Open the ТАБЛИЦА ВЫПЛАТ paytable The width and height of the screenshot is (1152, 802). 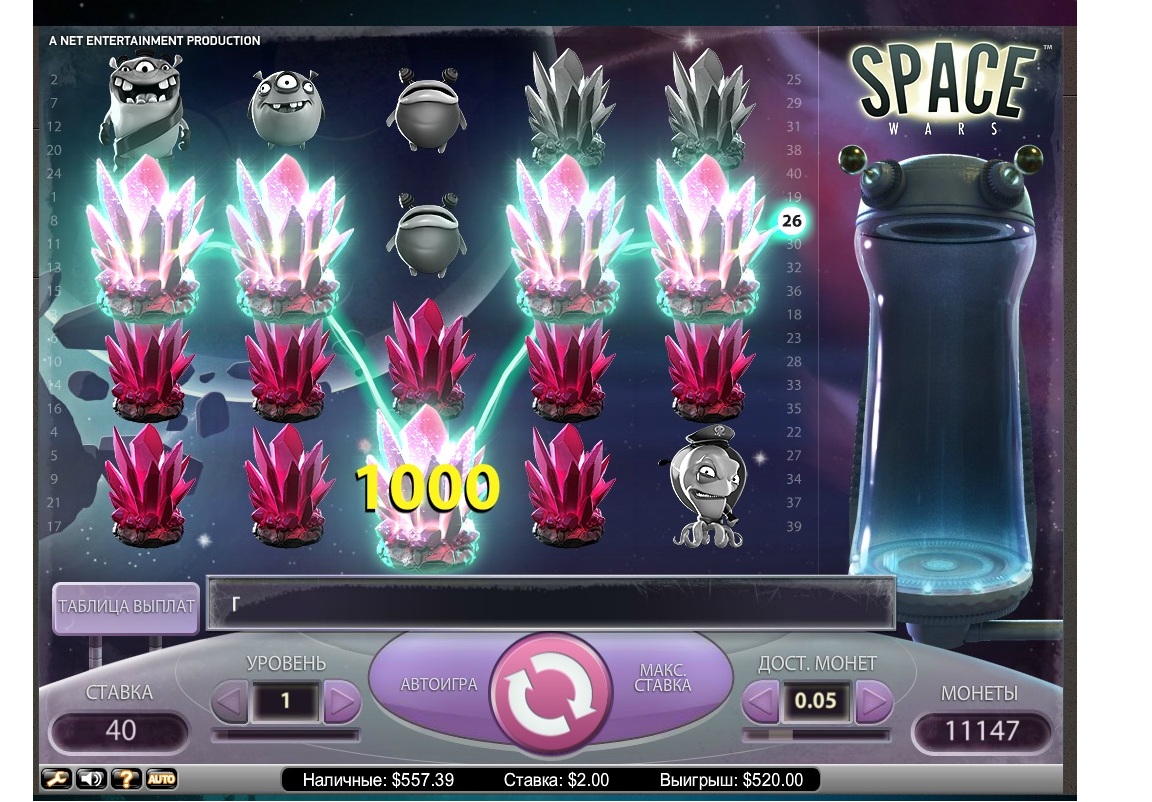coord(126,607)
